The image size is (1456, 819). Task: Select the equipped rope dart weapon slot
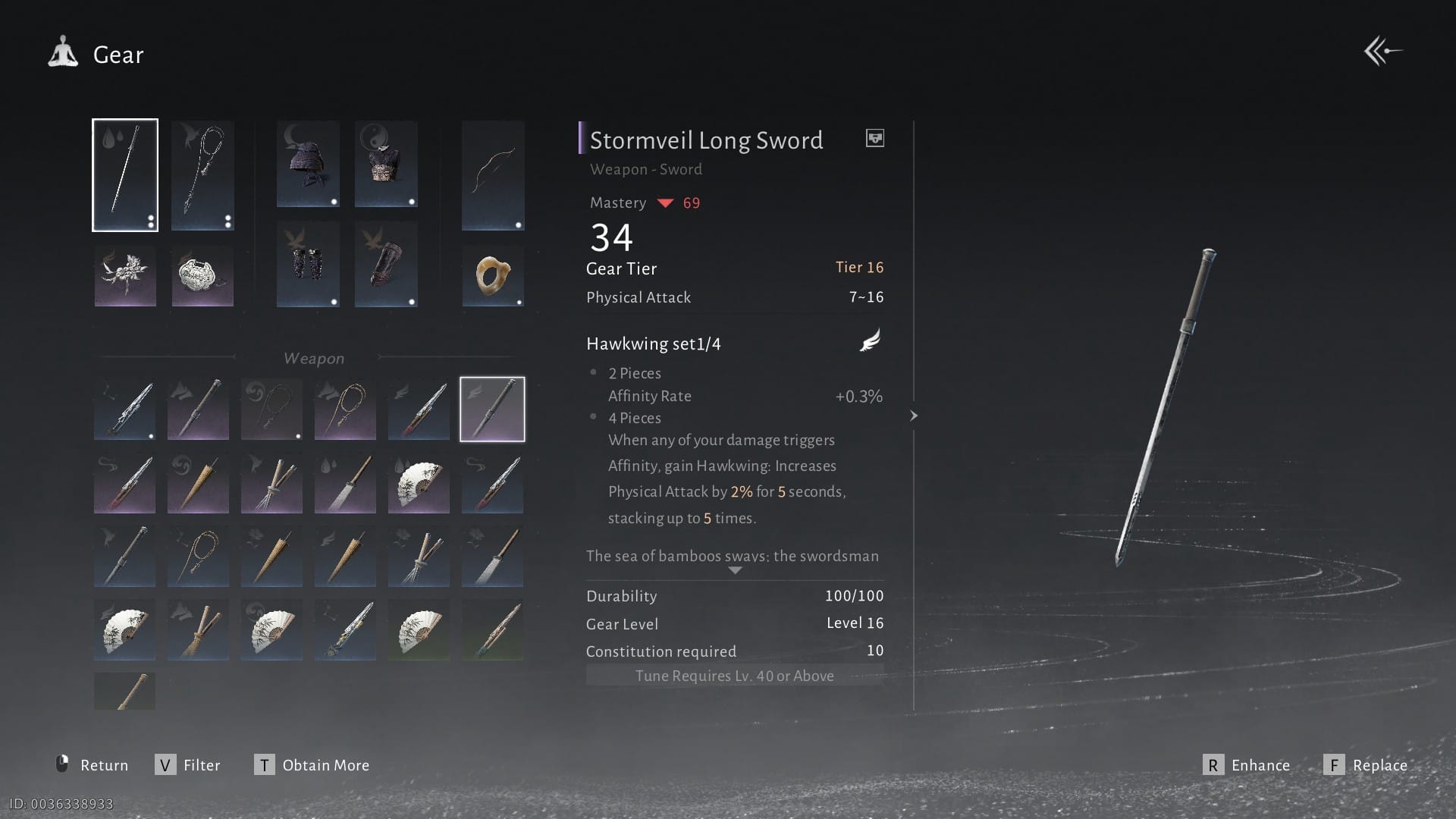pyautogui.click(x=202, y=175)
